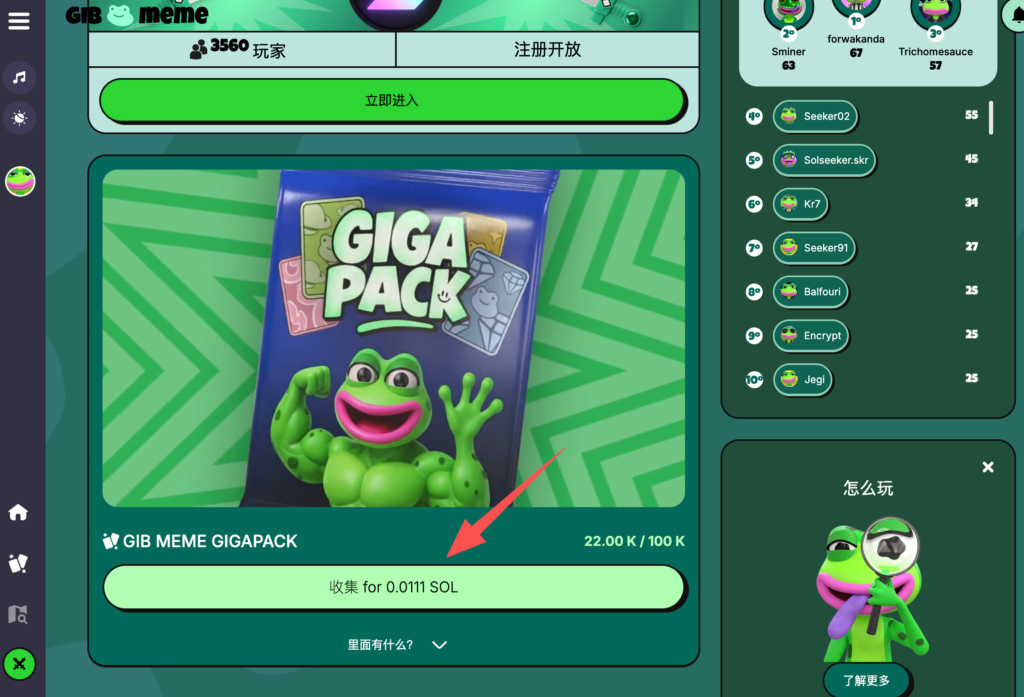Open the map search icon
Screen dimensions: 1024x697
coord(18,614)
